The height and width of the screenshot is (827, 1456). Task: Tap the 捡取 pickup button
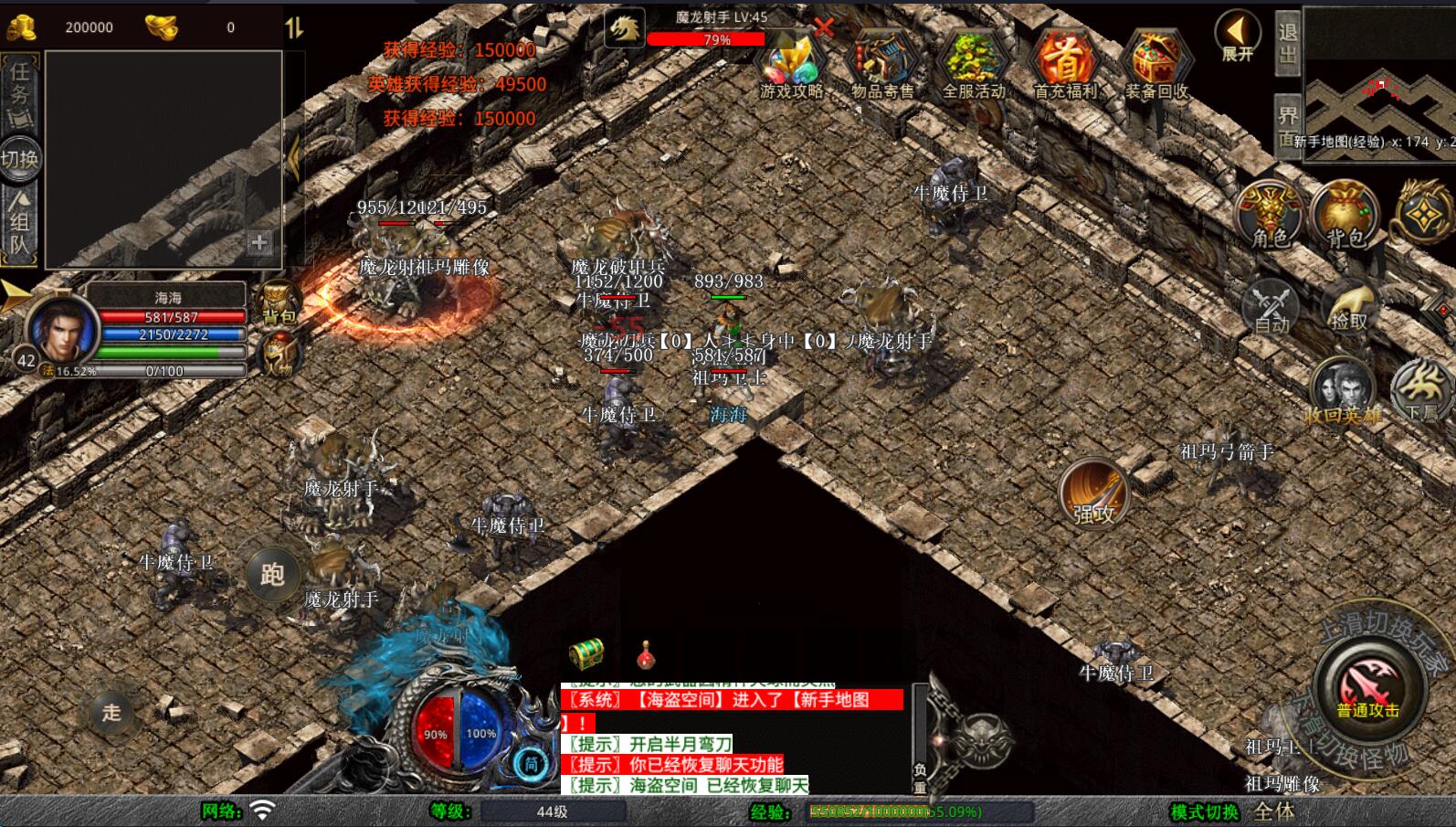(x=1348, y=307)
